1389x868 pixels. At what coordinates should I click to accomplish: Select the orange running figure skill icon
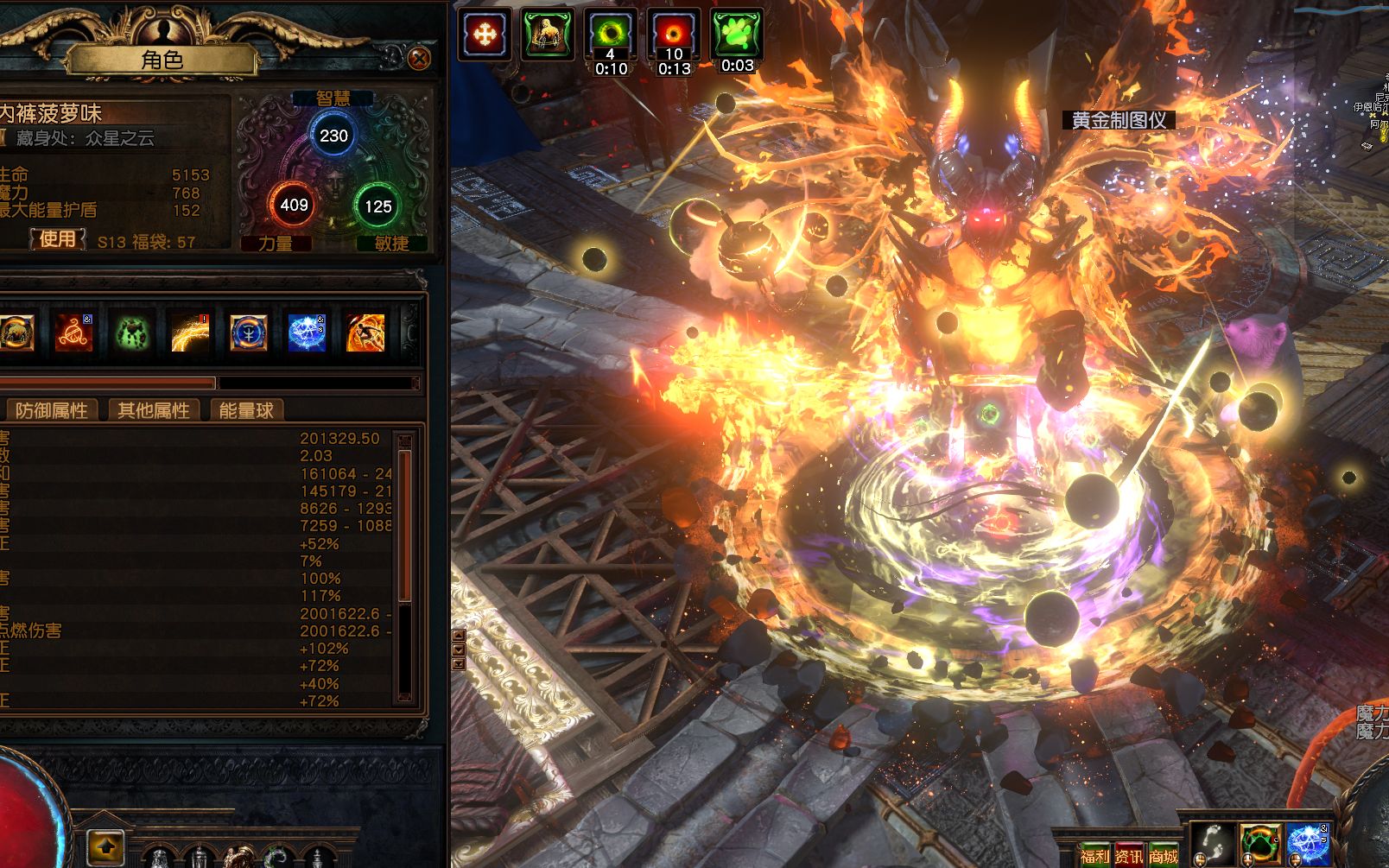tap(365, 333)
